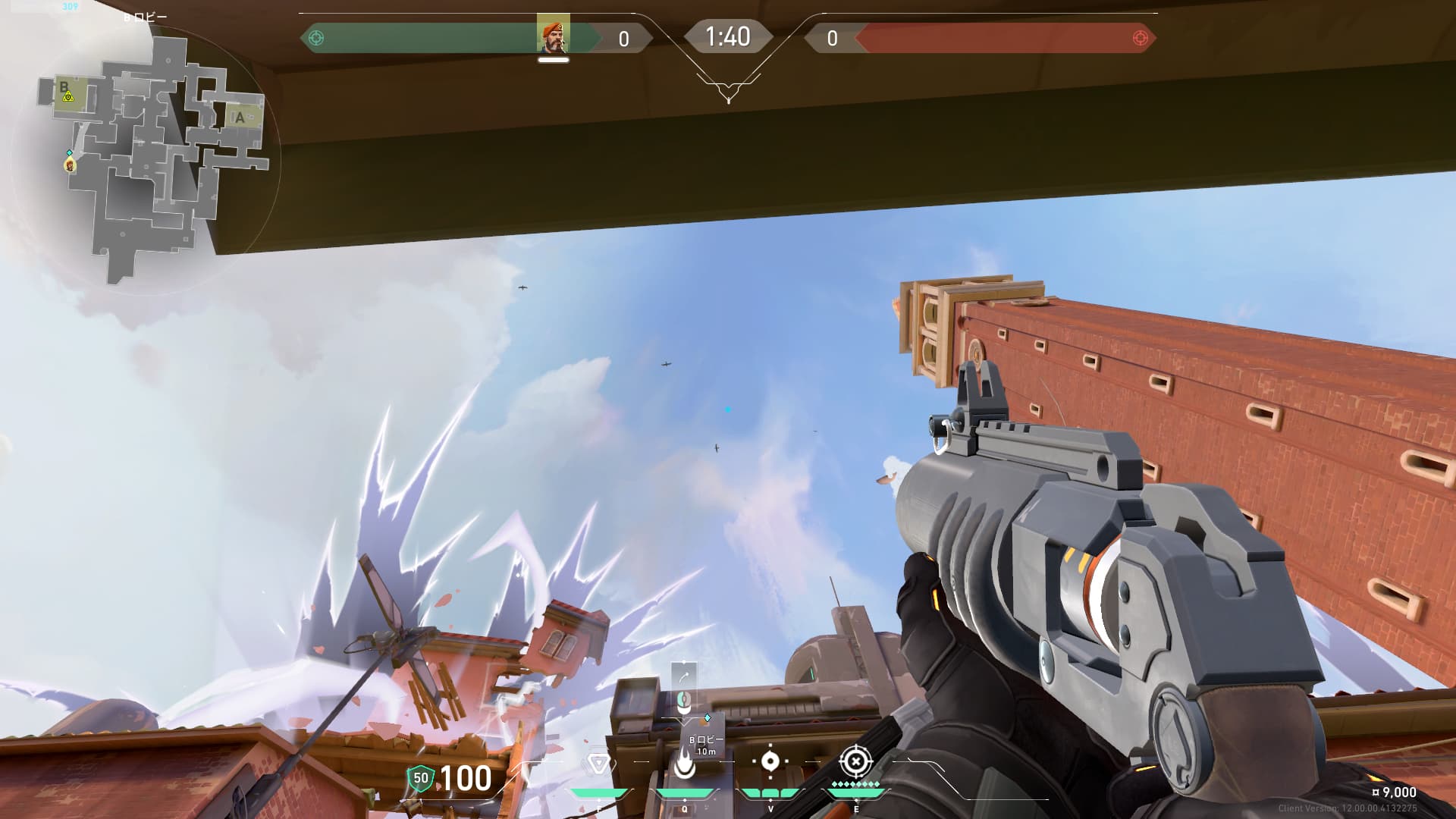Activate the Stim Beacon ability icon
The image size is (1456, 819).
point(598,763)
